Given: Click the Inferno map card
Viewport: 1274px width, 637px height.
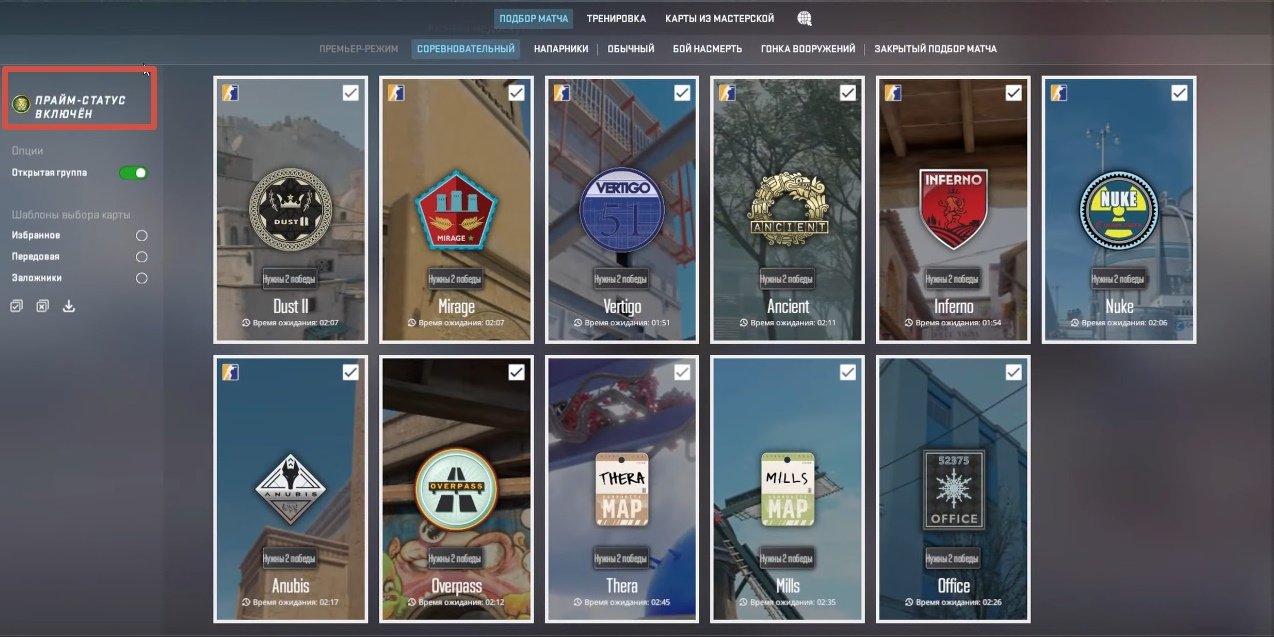Looking at the screenshot, I should [953, 209].
